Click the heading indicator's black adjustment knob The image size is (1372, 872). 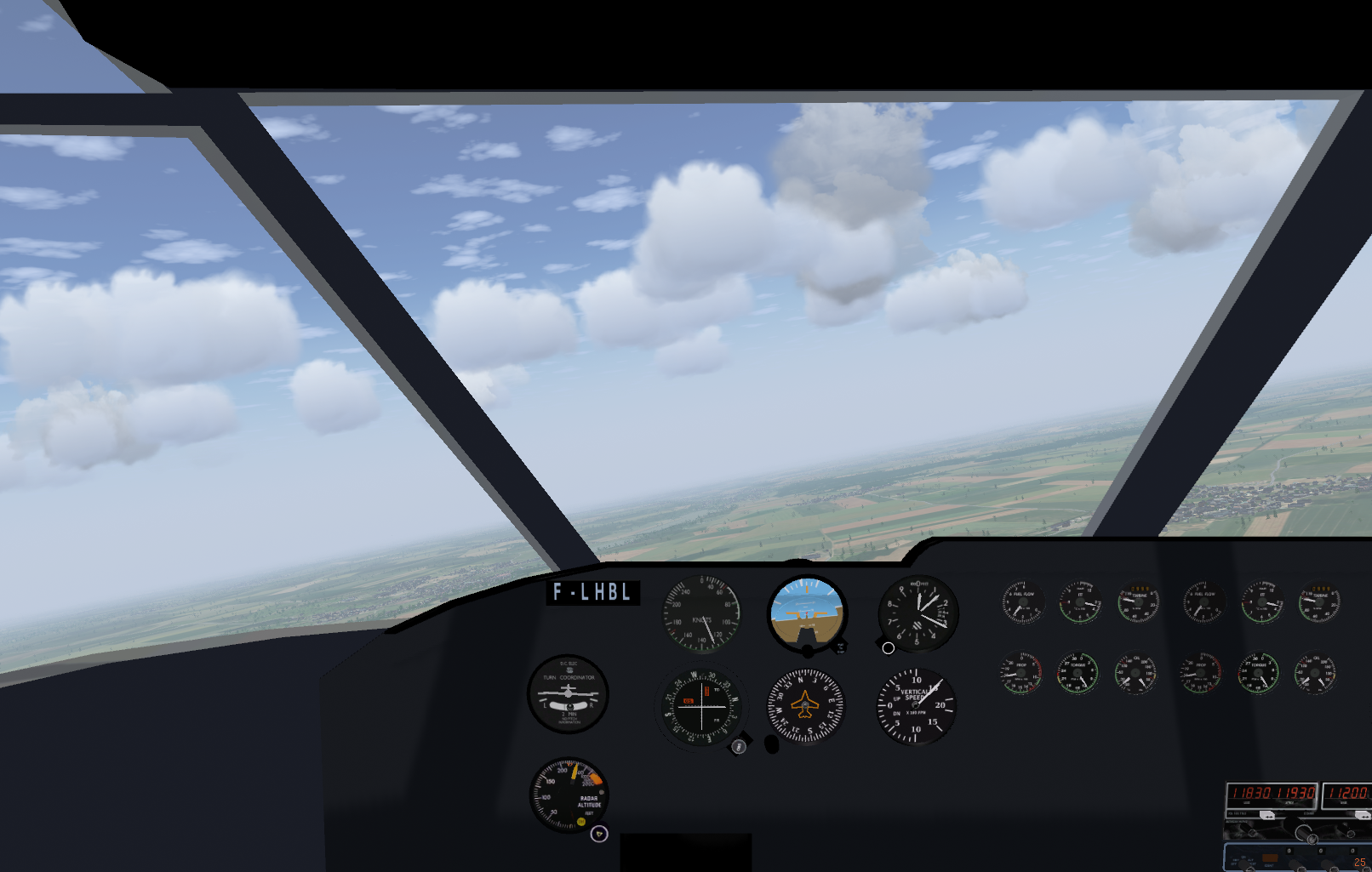coord(771,744)
